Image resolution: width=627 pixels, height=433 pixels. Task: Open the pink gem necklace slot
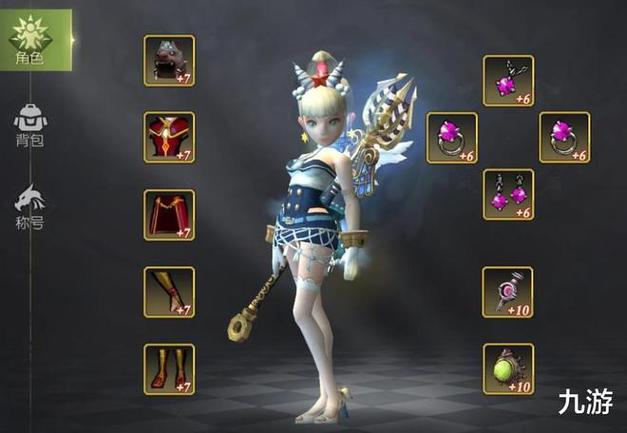[508, 80]
